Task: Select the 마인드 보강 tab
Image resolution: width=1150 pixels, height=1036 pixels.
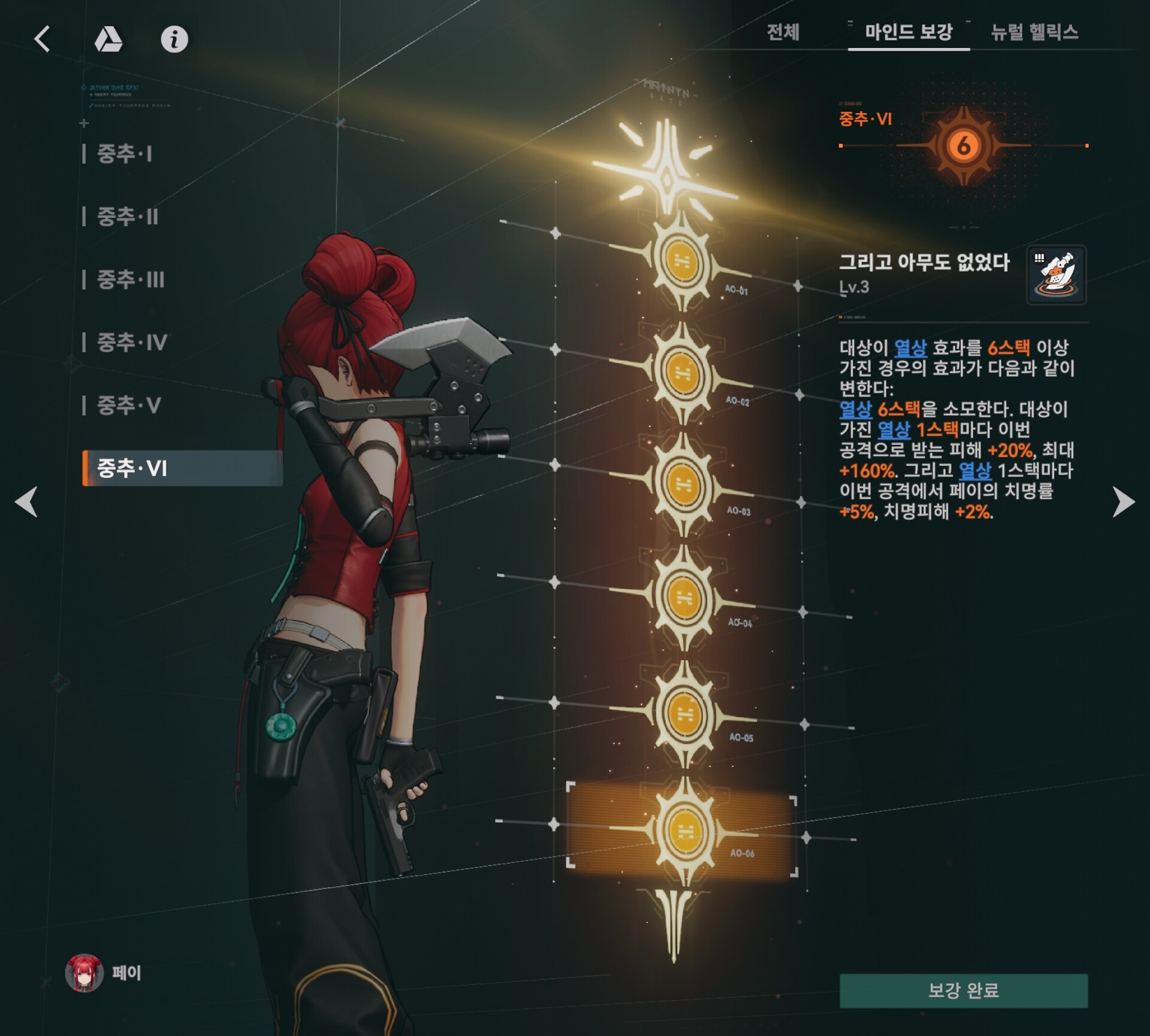Action: 908,32
